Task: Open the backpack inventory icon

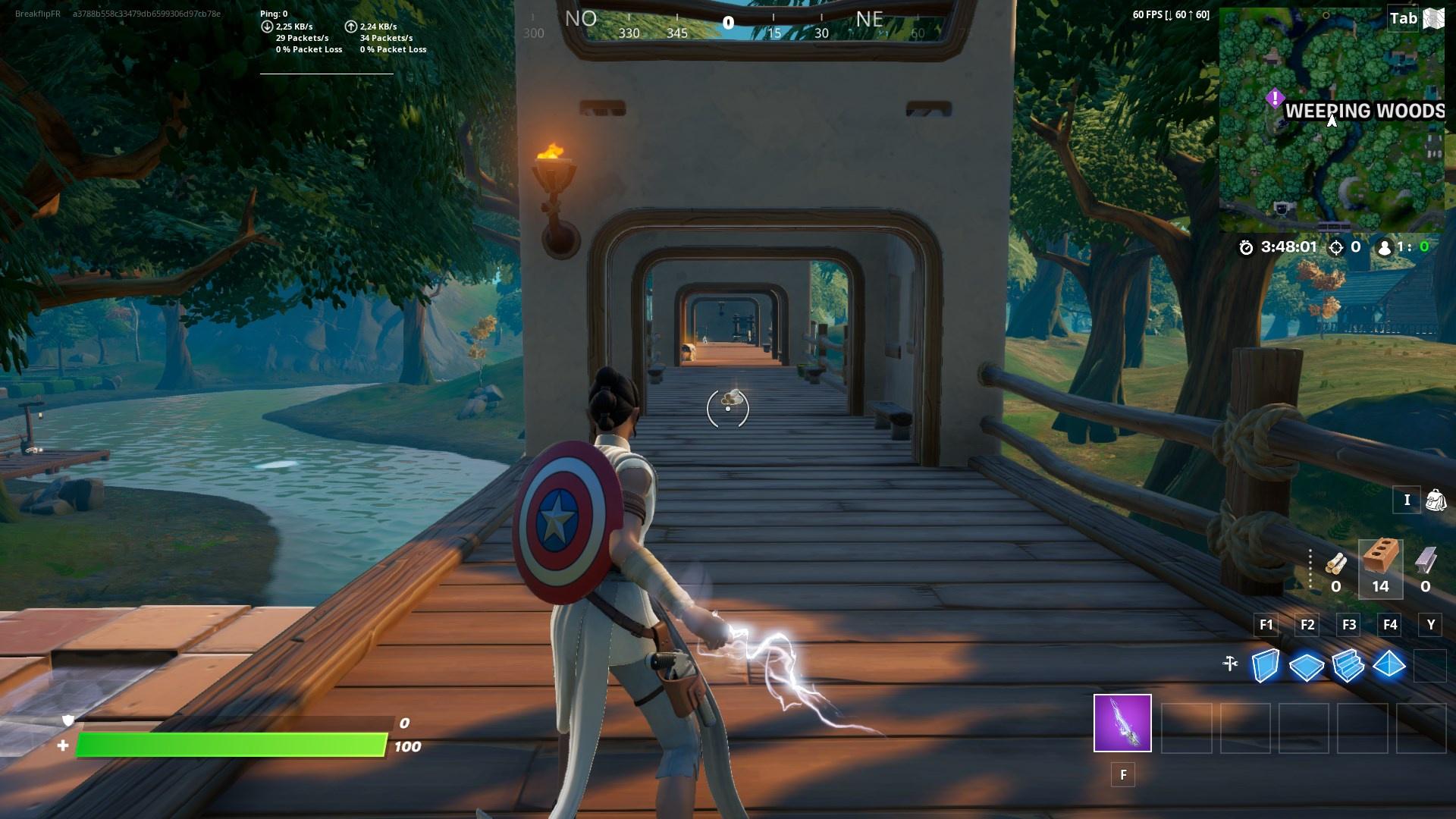Action: (1436, 500)
